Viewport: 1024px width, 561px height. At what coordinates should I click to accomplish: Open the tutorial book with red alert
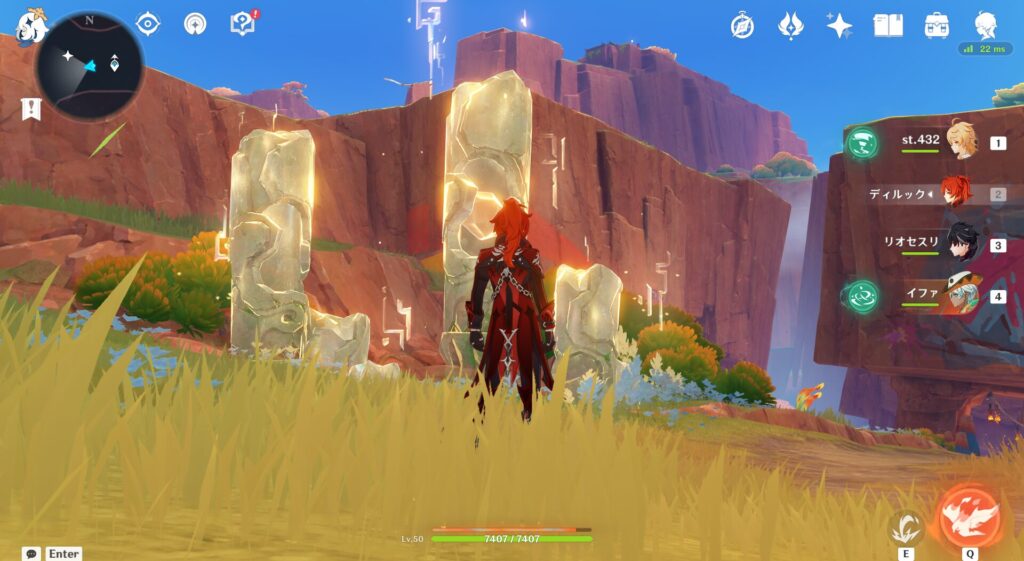point(243,23)
